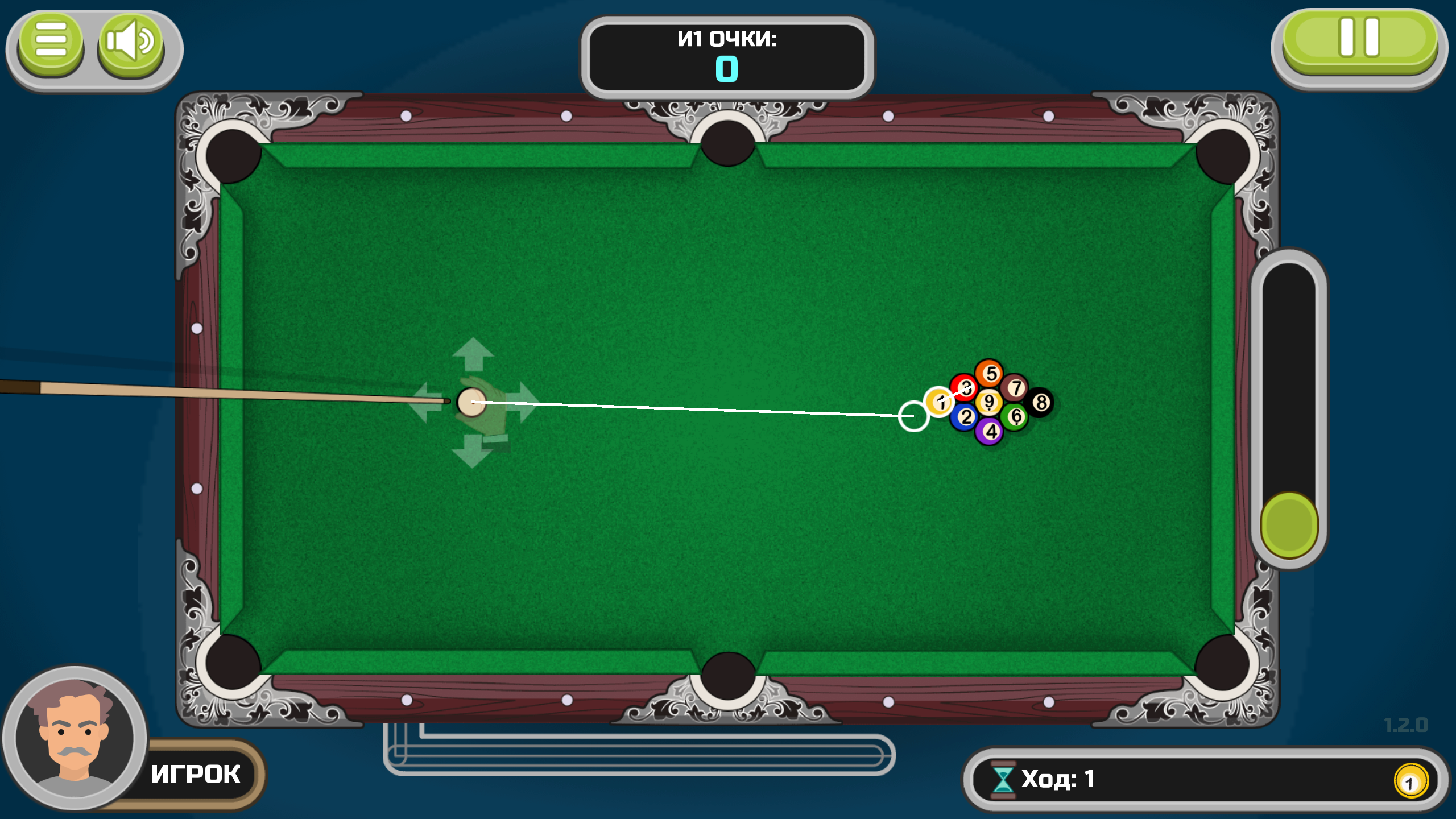1456x819 pixels.
Task: Select the cue ball on the table
Action: tap(471, 402)
